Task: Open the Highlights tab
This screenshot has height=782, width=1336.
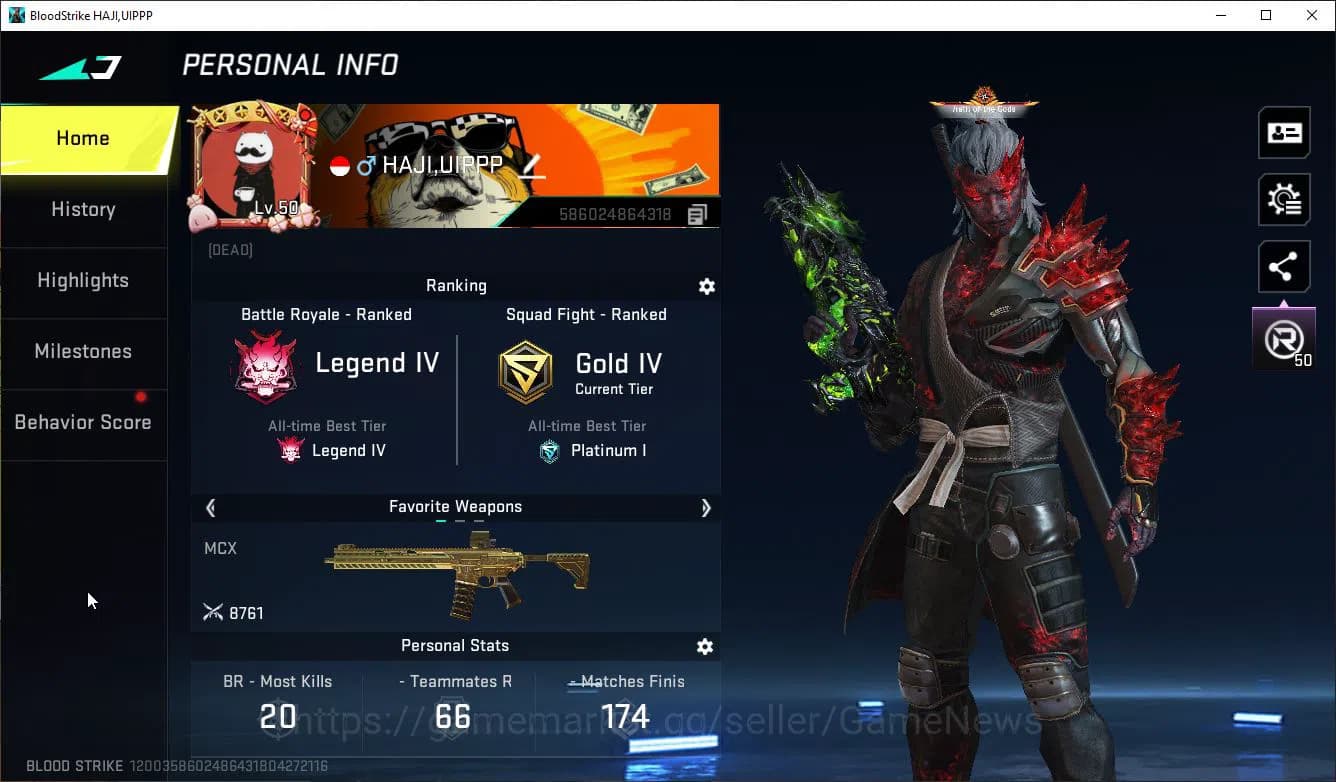Action: coord(83,280)
